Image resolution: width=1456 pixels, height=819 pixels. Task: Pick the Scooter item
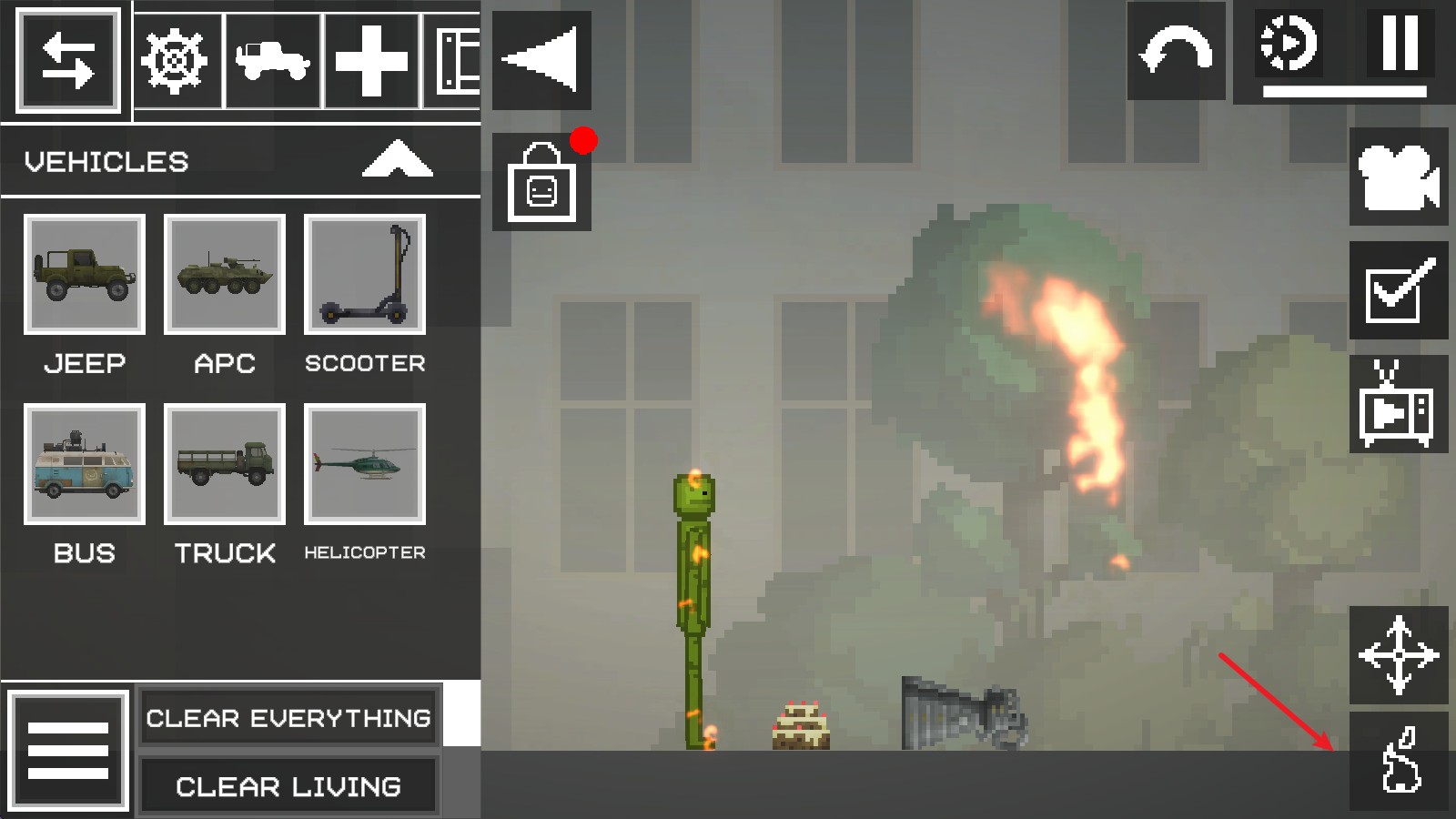(365, 274)
